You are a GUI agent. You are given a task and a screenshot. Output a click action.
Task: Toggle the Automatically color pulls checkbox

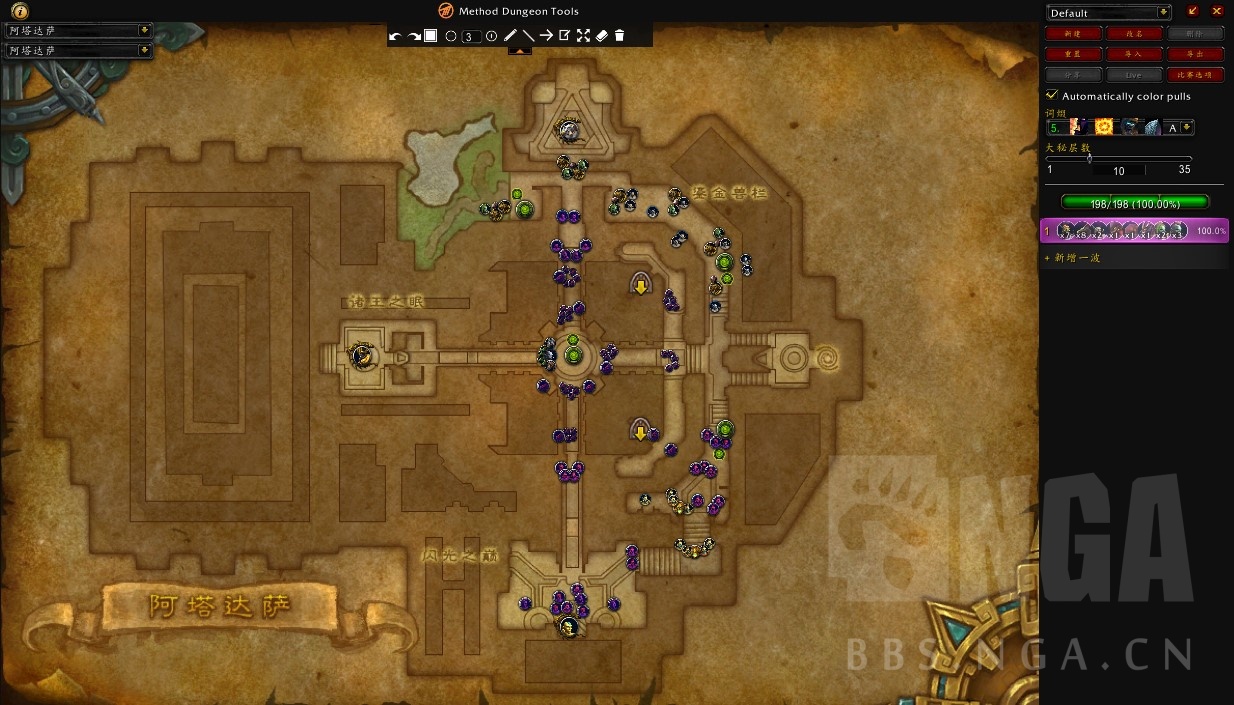coord(1052,95)
